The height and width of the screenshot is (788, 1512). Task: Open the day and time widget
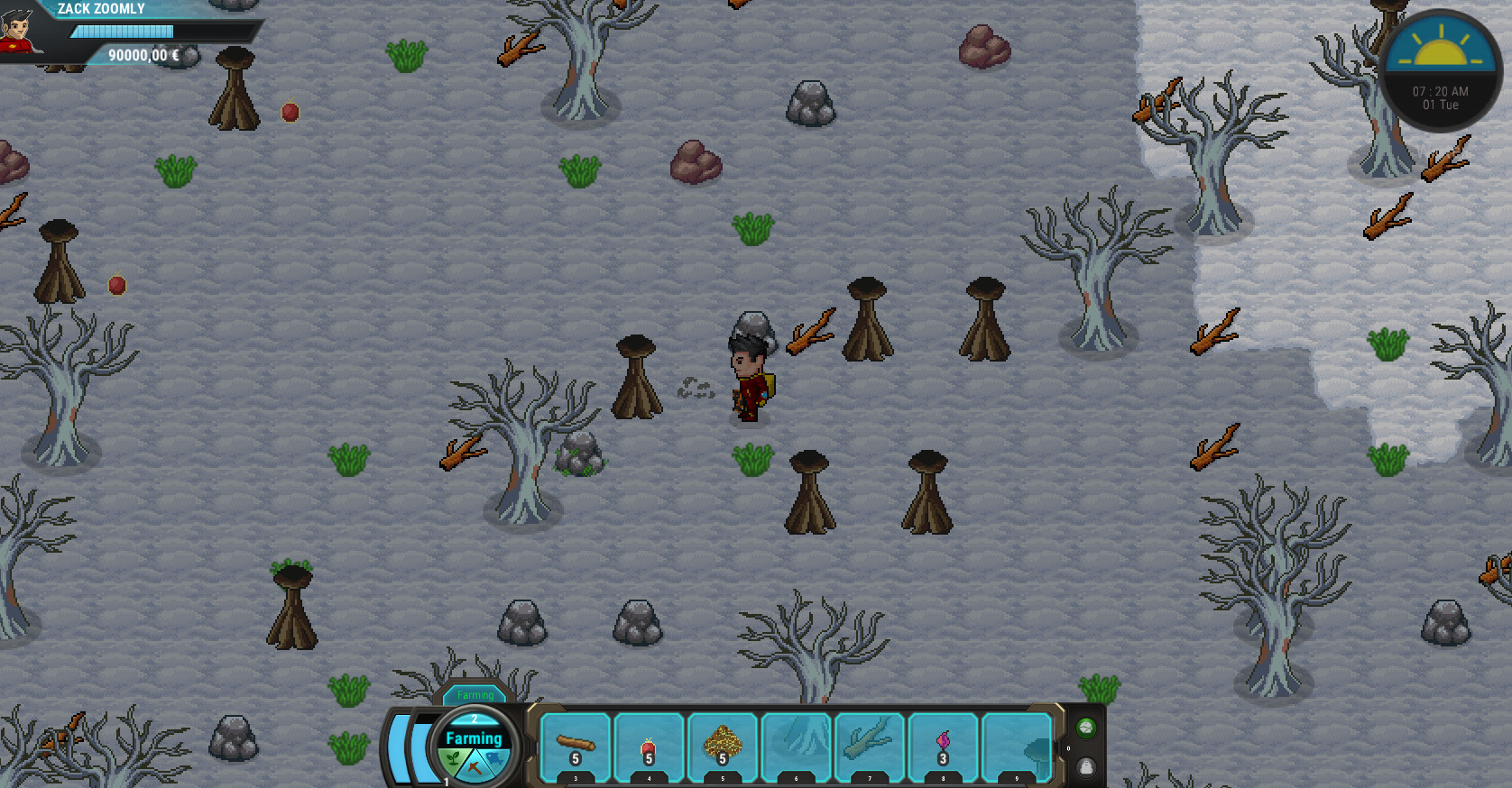pos(1441,63)
